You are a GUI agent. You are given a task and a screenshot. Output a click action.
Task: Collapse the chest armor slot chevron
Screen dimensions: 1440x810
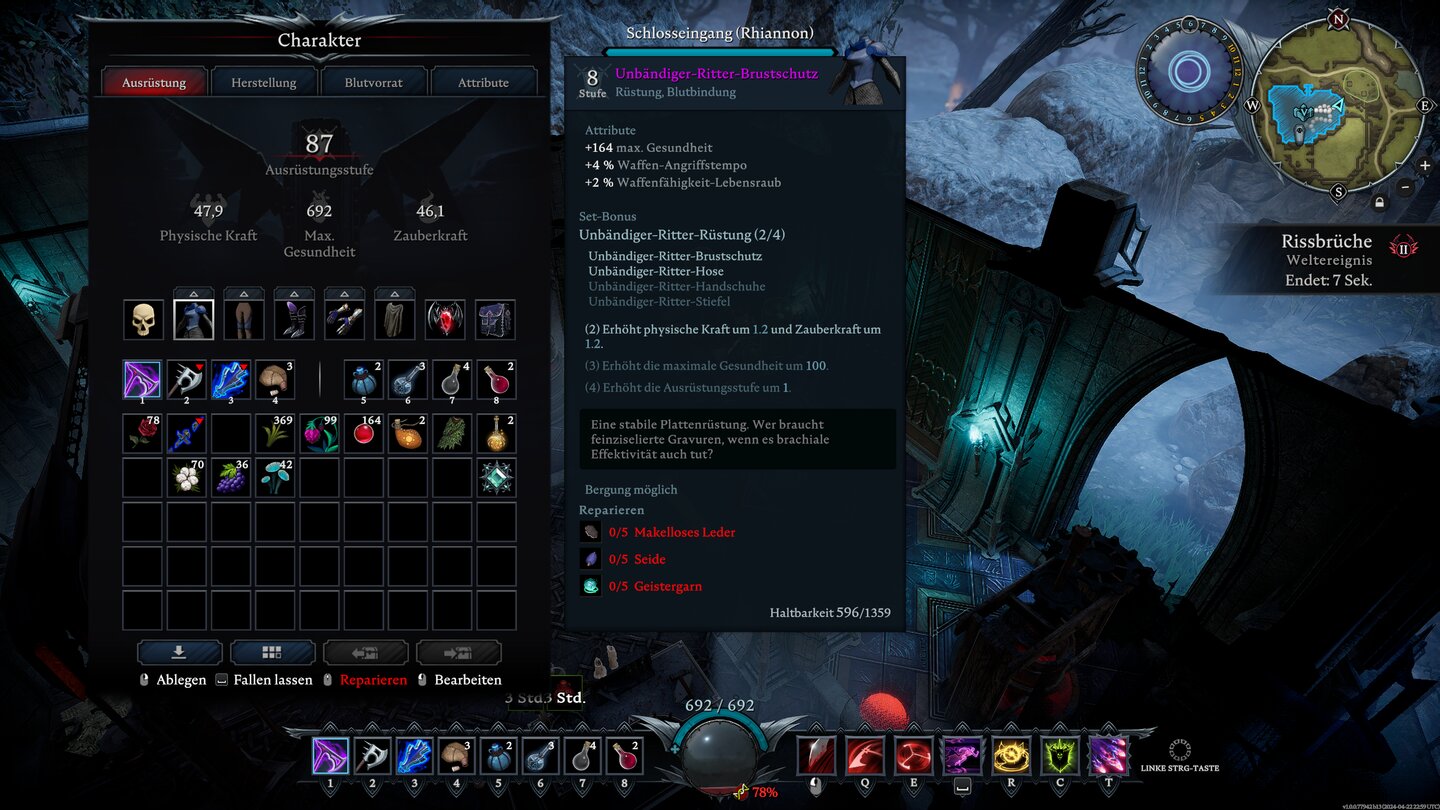[x=193, y=294]
